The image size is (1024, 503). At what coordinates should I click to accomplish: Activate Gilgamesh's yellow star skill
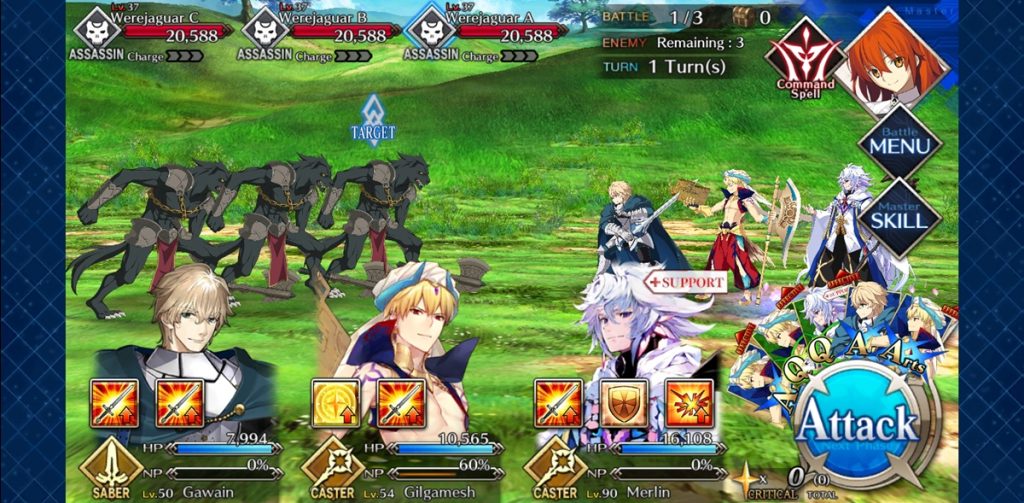(x=335, y=404)
